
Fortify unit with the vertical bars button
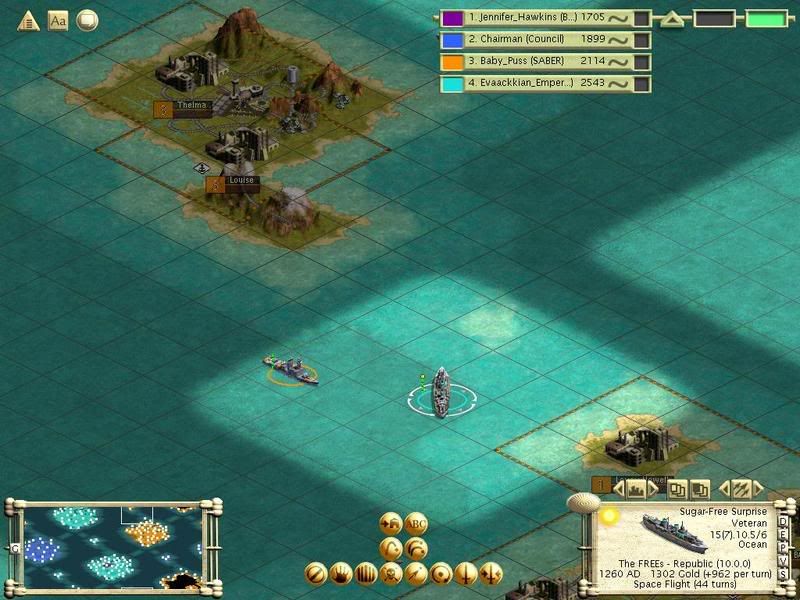click(x=366, y=574)
